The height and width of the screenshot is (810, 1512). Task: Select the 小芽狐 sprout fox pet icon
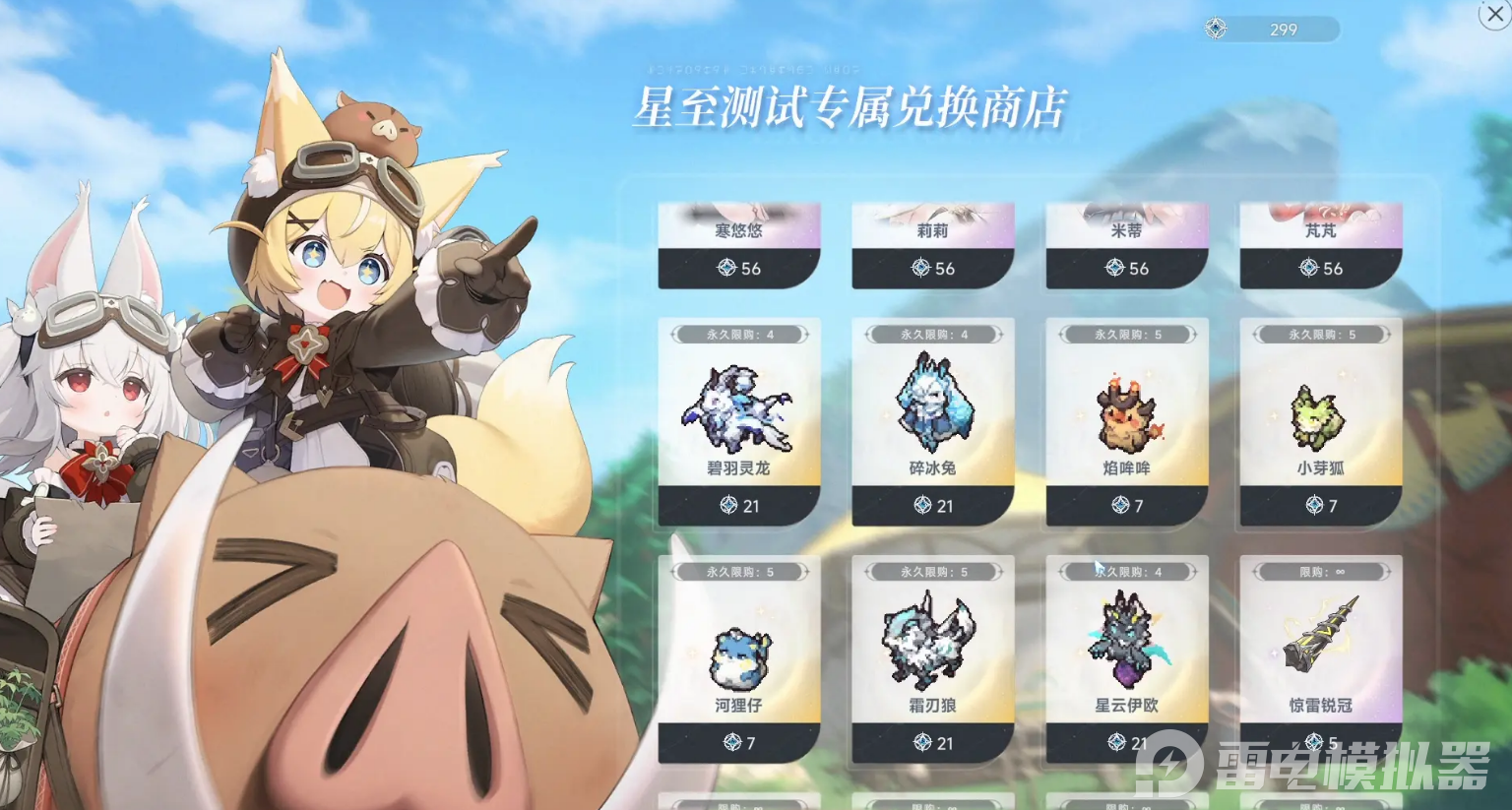(x=1319, y=413)
